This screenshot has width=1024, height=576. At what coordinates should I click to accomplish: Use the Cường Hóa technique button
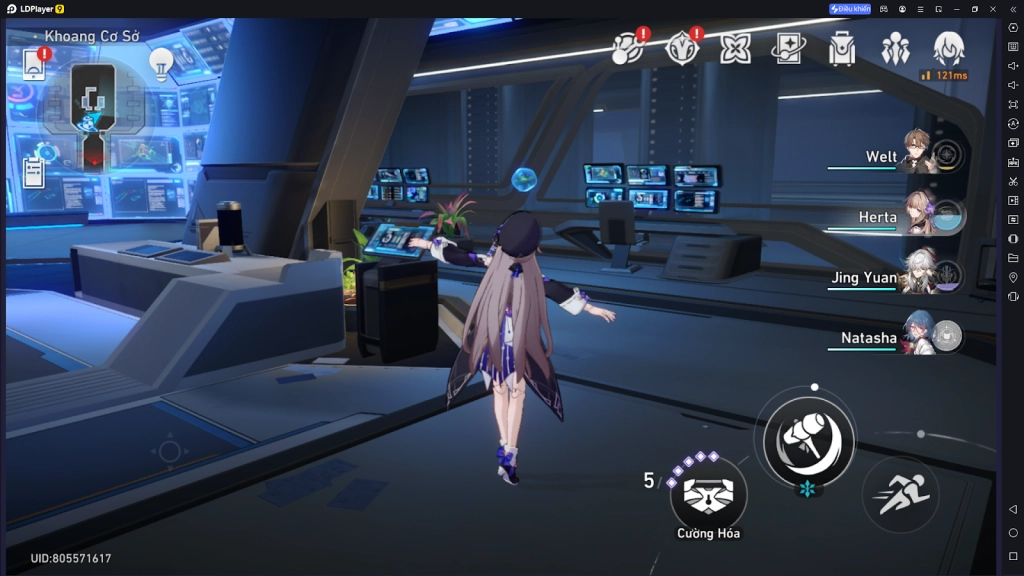[708, 493]
